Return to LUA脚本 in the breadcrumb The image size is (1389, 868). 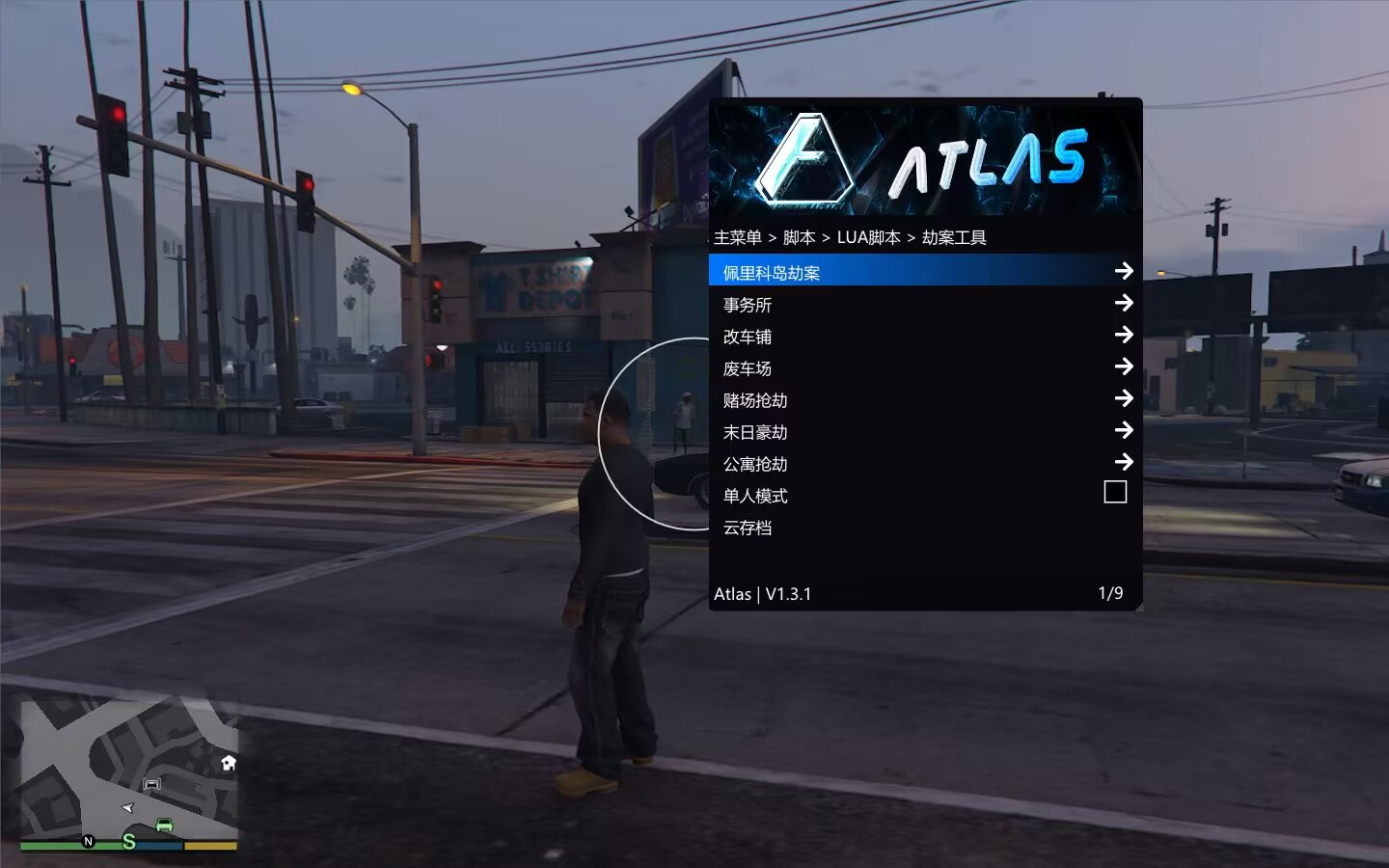tap(868, 237)
